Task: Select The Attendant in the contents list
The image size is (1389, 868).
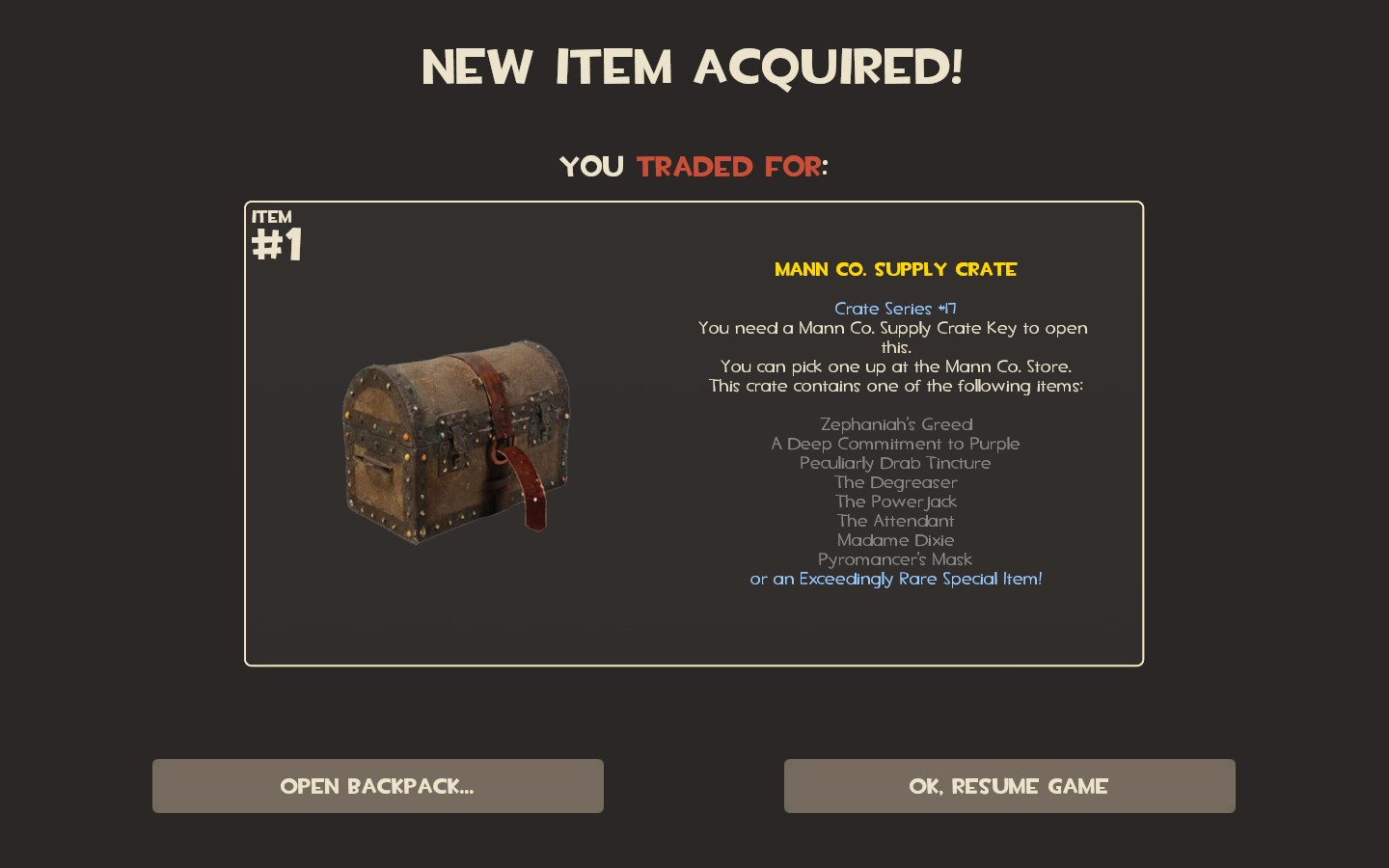Action: [895, 521]
